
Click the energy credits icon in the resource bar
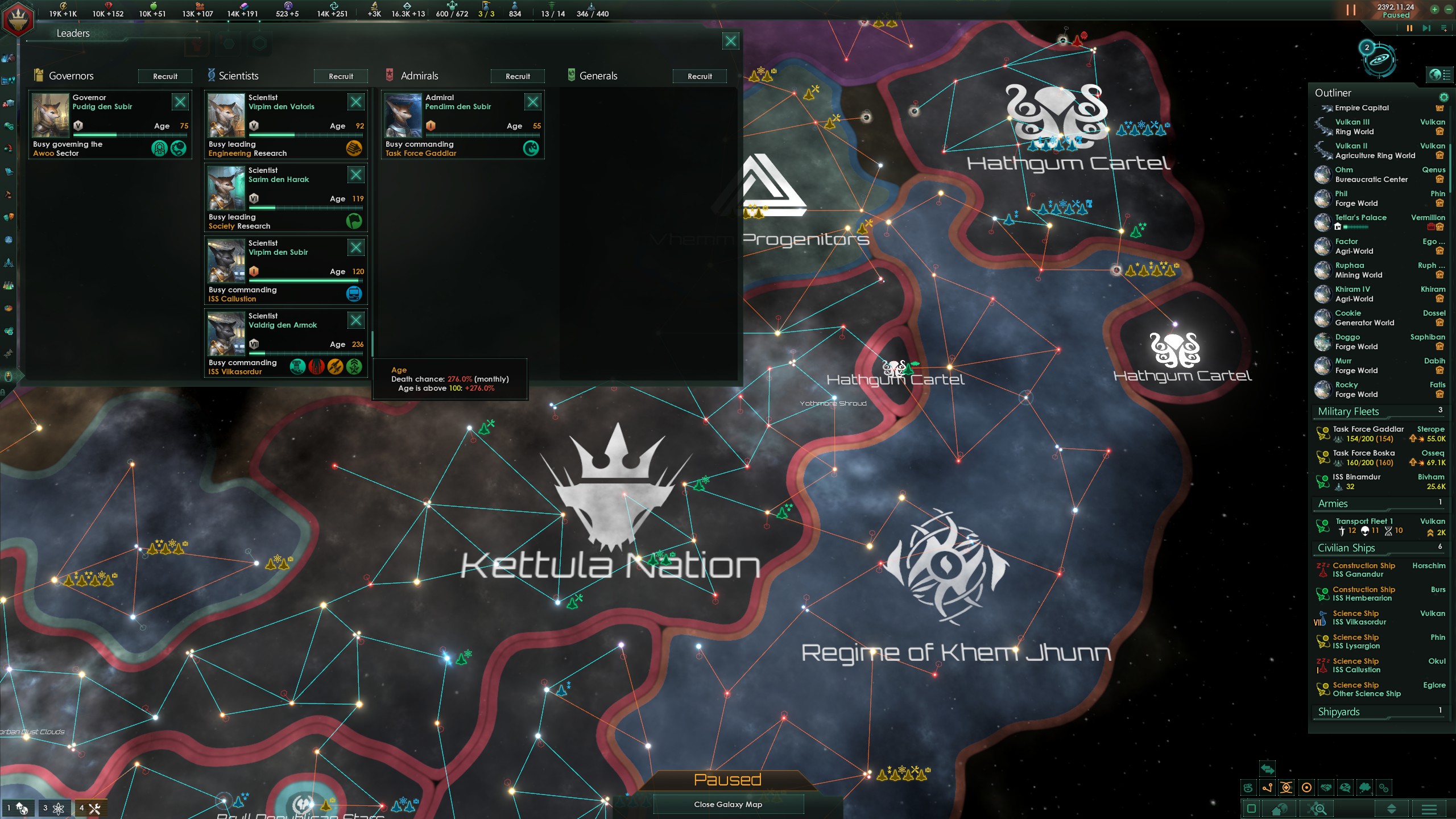tap(63, 6)
